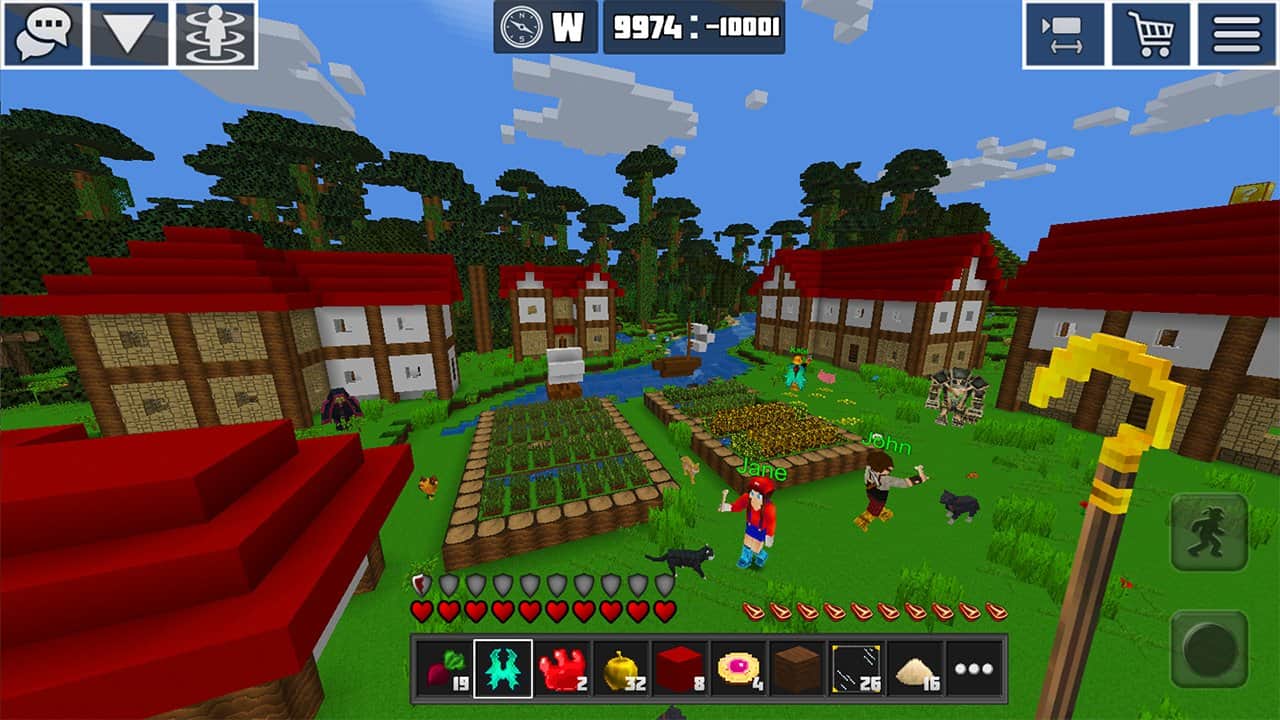Select the beetroot slot in hotbar

(x=443, y=668)
